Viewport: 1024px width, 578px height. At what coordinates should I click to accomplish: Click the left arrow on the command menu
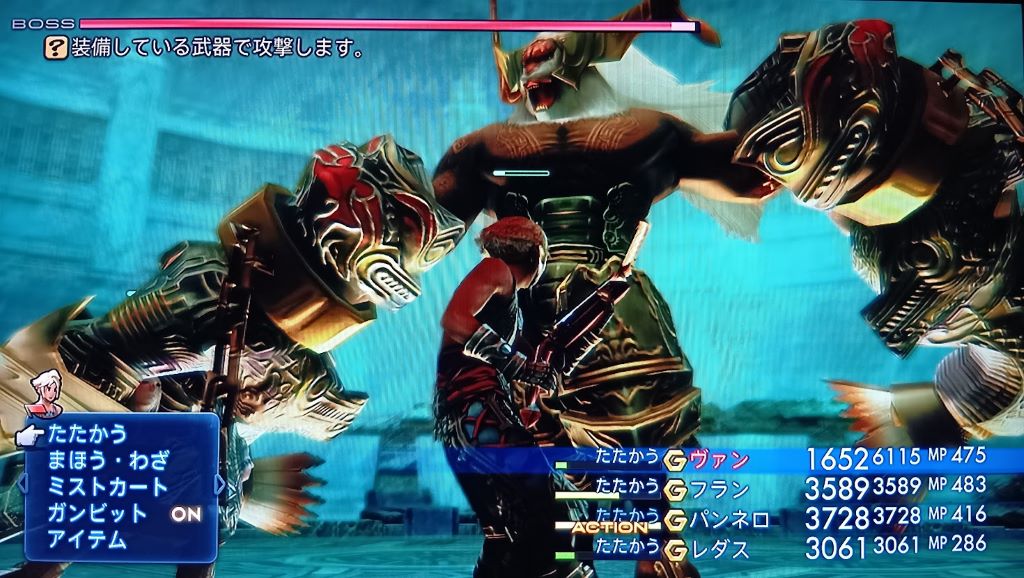tap(23, 488)
